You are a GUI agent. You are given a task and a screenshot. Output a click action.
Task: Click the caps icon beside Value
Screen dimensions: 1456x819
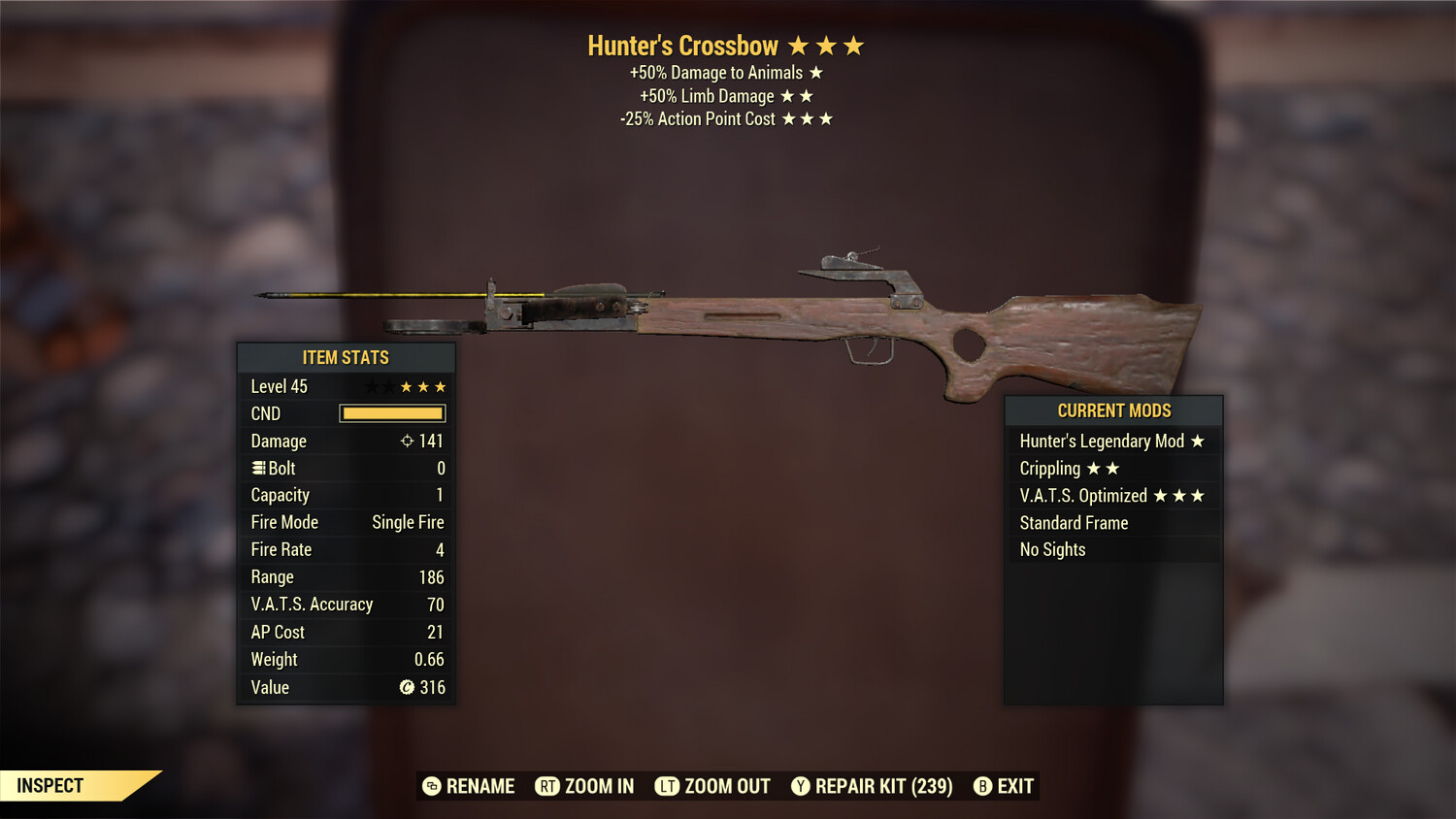tap(406, 687)
